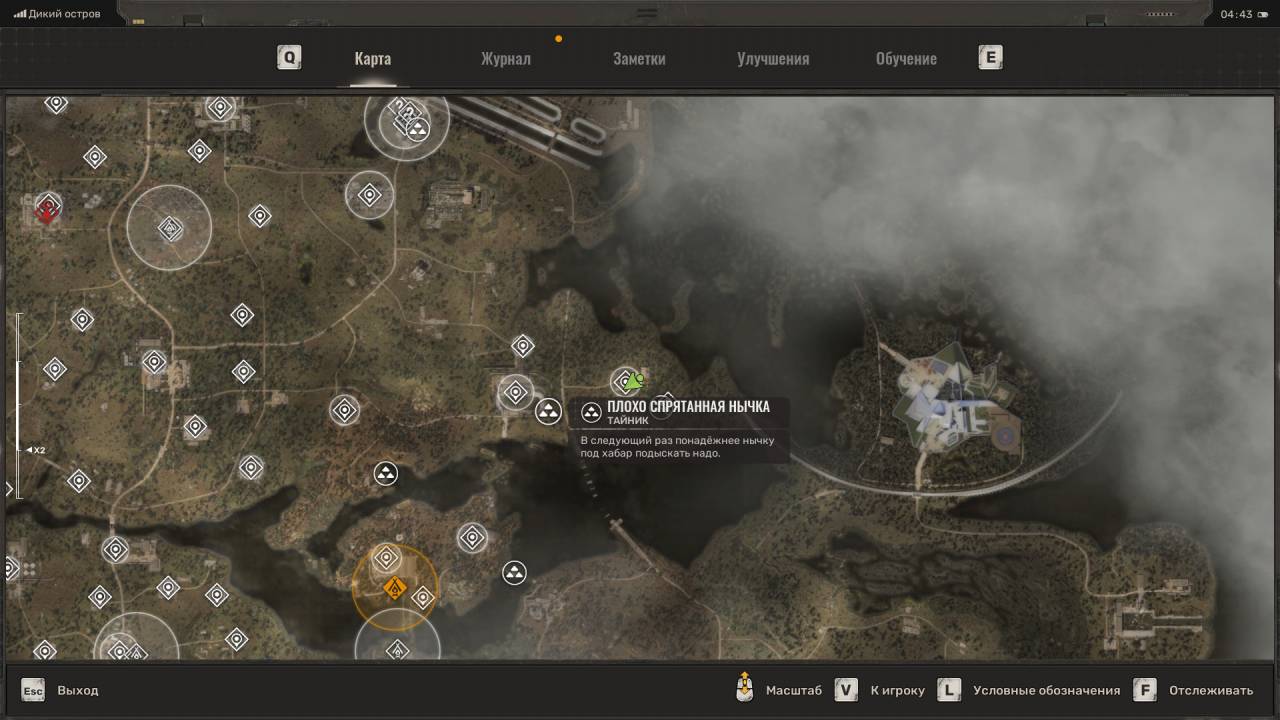This screenshot has height=720, width=1280.
Task: Switch to the Журнал tab
Action: 505,58
